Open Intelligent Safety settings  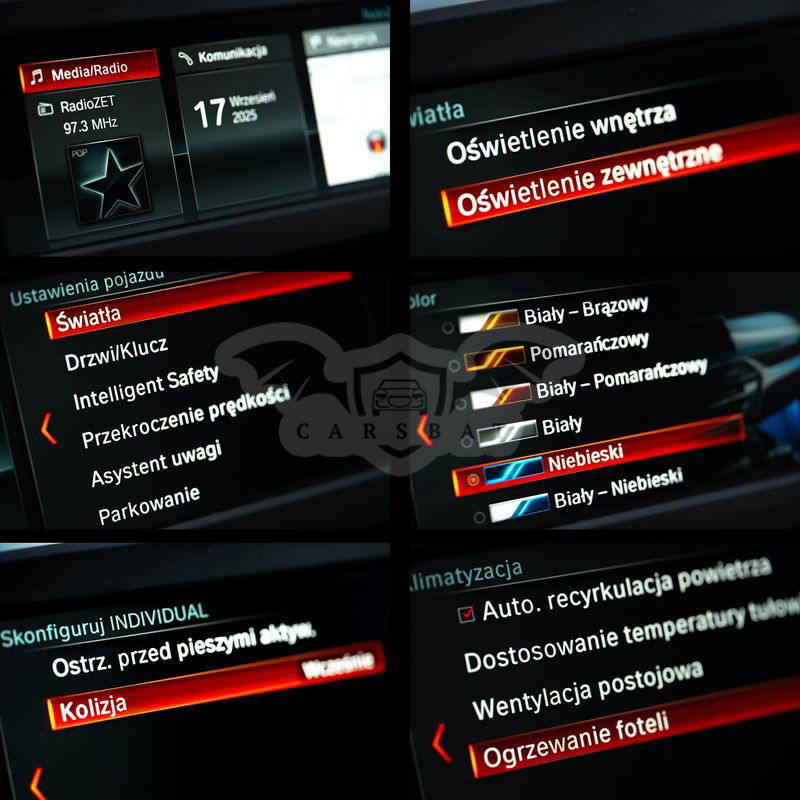click(x=145, y=389)
